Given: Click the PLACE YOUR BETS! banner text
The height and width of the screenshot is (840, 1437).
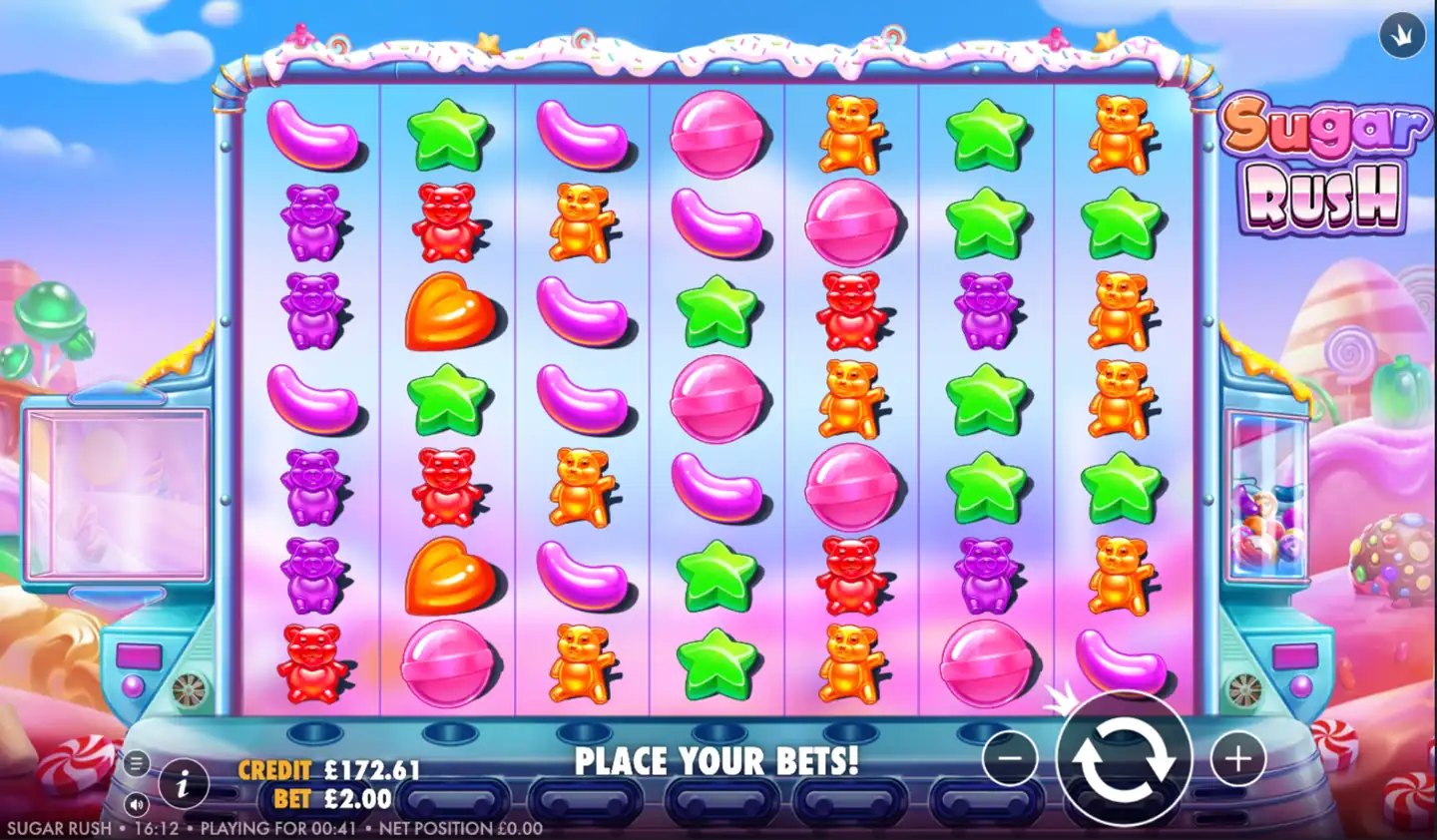Looking at the screenshot, I should pyautogui.click(x=717, y=761).
